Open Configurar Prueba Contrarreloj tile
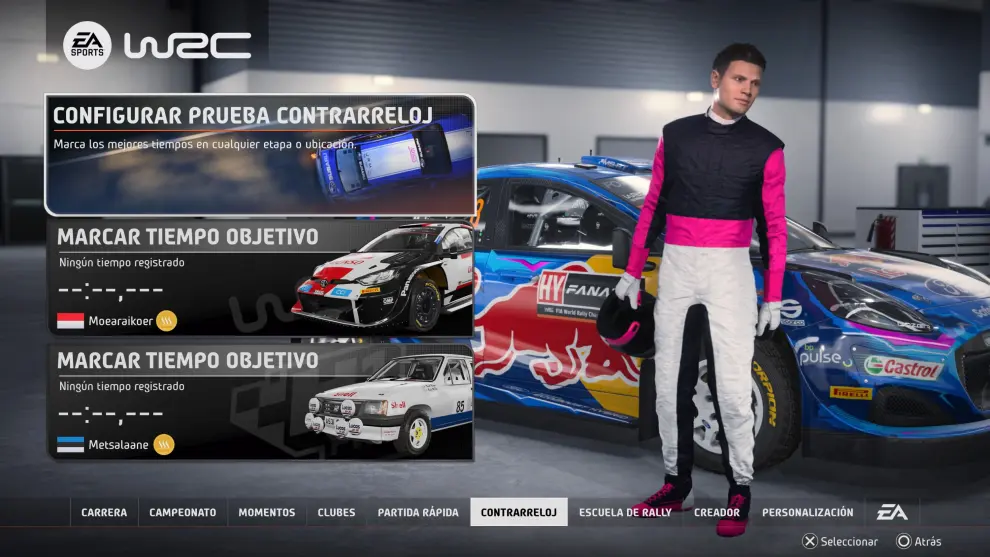Screen dimensions: 990x557 pyautogui.click(x=259, y=155)
